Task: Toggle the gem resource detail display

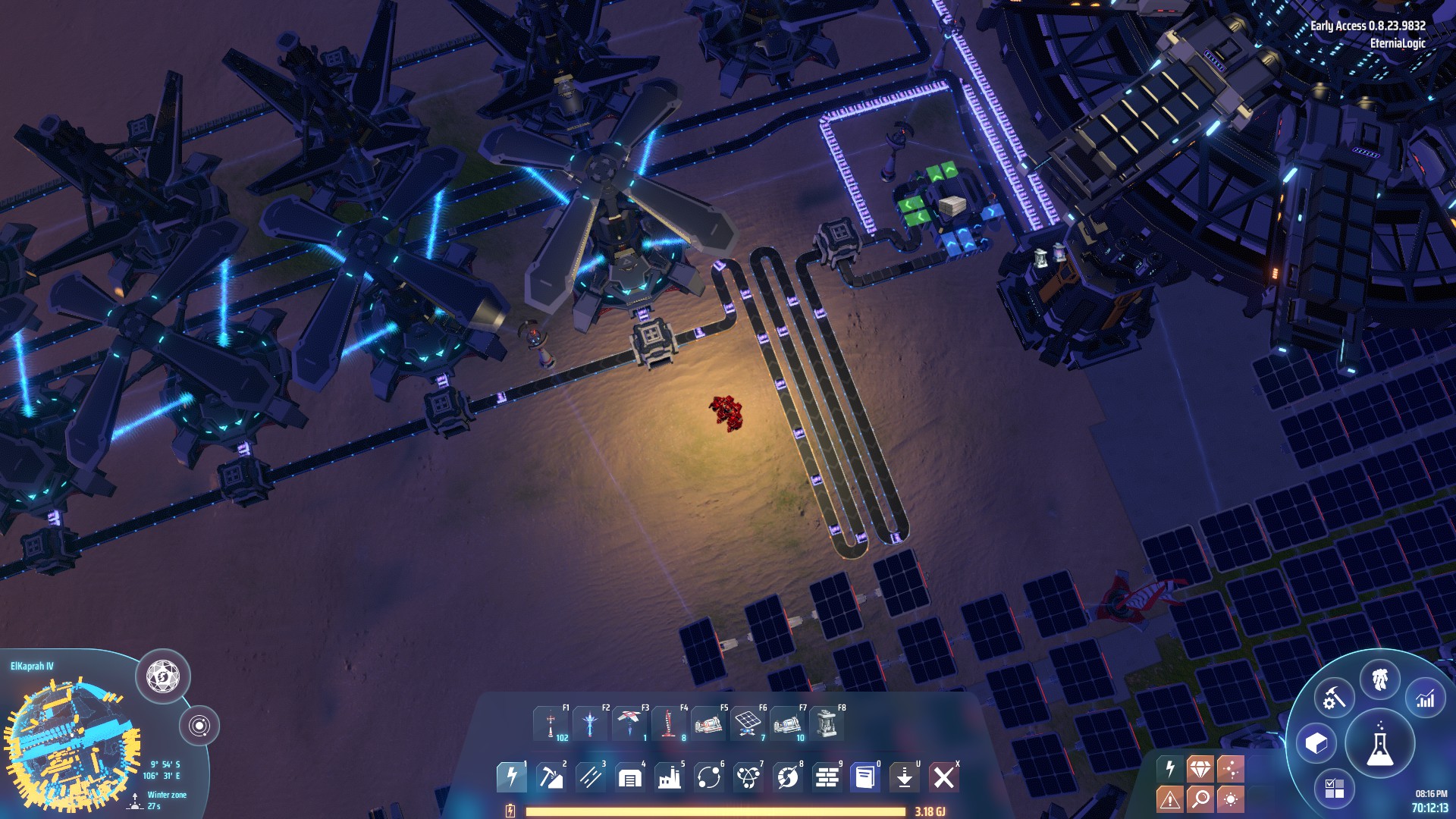Action: coord(1200,769)
